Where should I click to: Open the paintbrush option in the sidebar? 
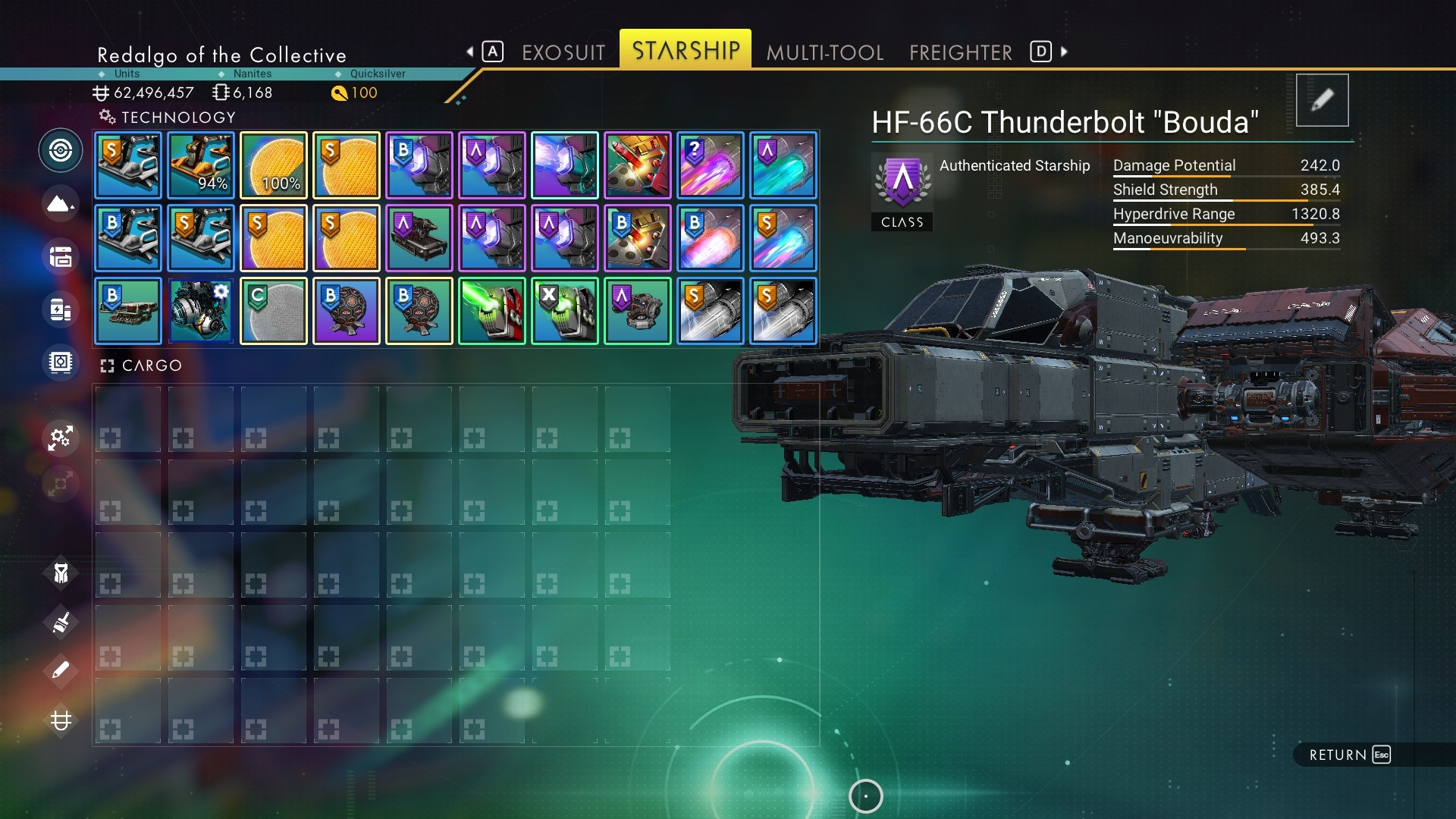click(61, 623)
